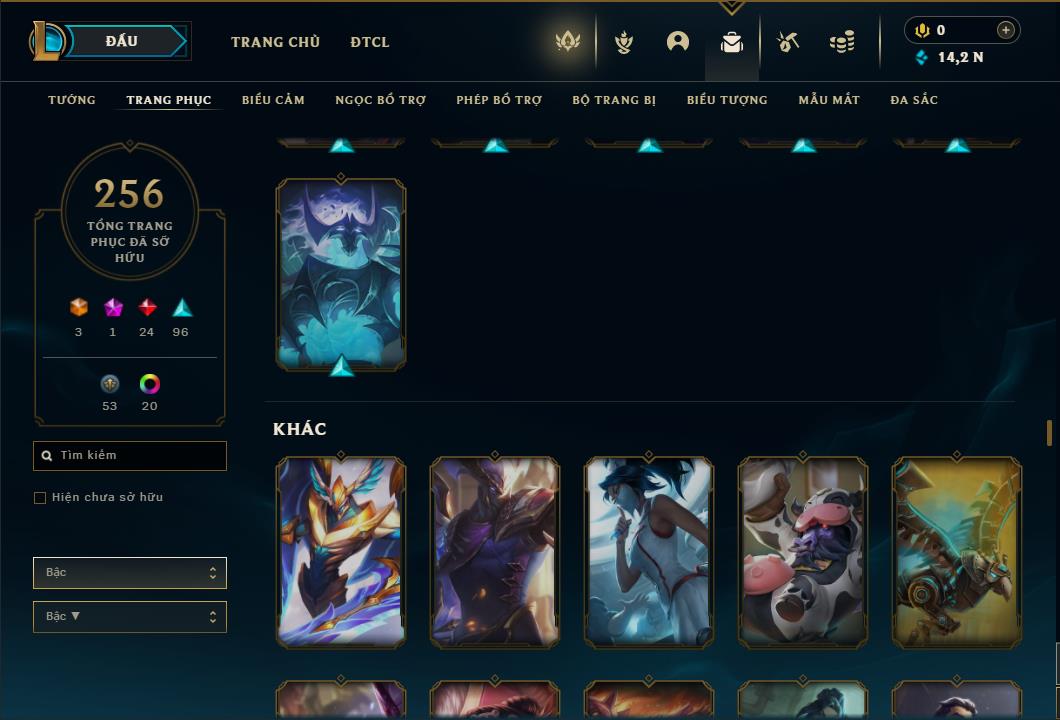
Task: Open the Bậc grouping dropdown
Action: [x=130, y=573]
